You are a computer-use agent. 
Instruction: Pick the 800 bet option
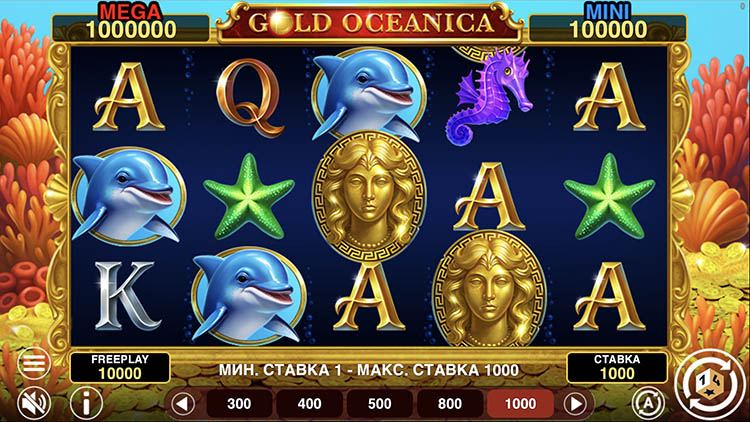coord(450,404)
